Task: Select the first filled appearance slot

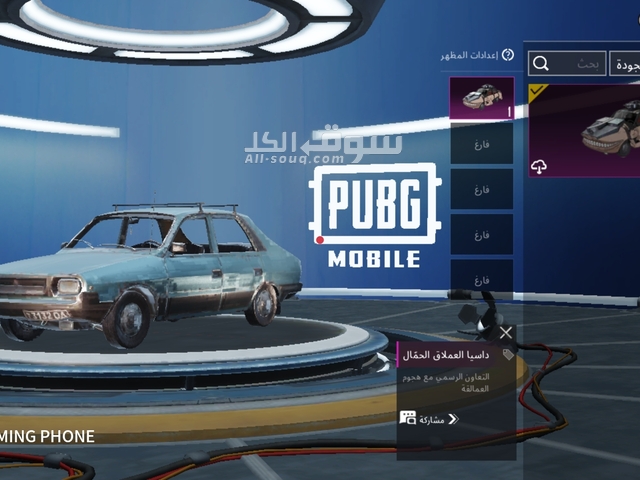Action: click(482, 98)
